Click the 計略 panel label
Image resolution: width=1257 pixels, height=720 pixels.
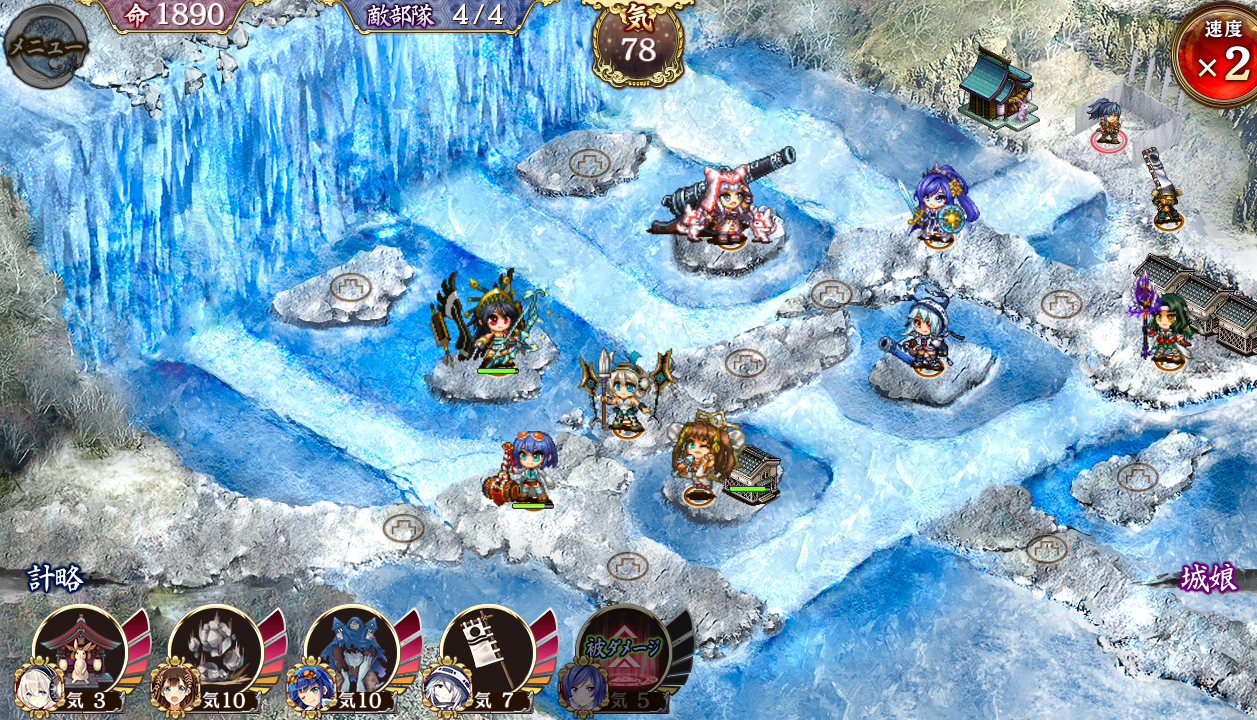(56, 578)
